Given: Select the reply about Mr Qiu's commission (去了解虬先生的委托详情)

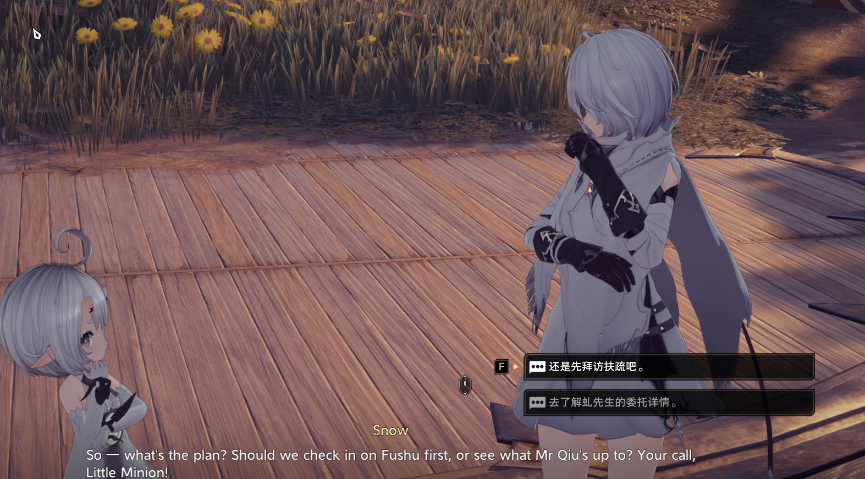Looking at the screenshot, I should click(668, 402).
